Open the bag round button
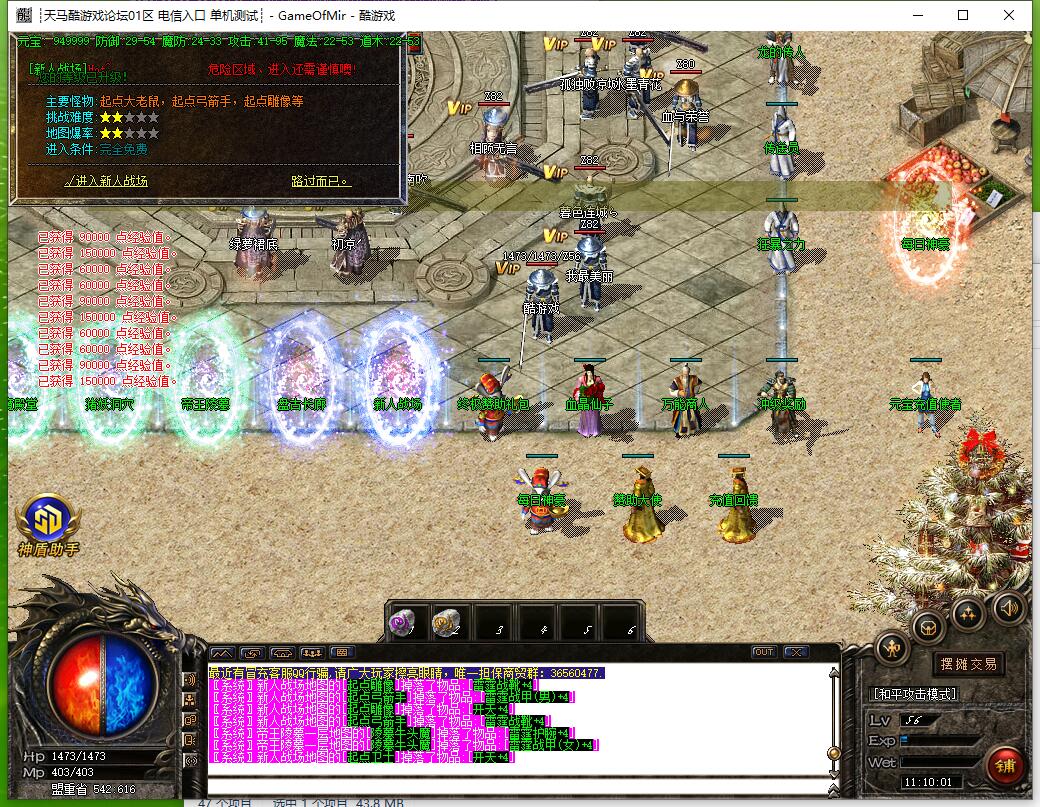The image size is (1040, 807). (x=929, y=628)
